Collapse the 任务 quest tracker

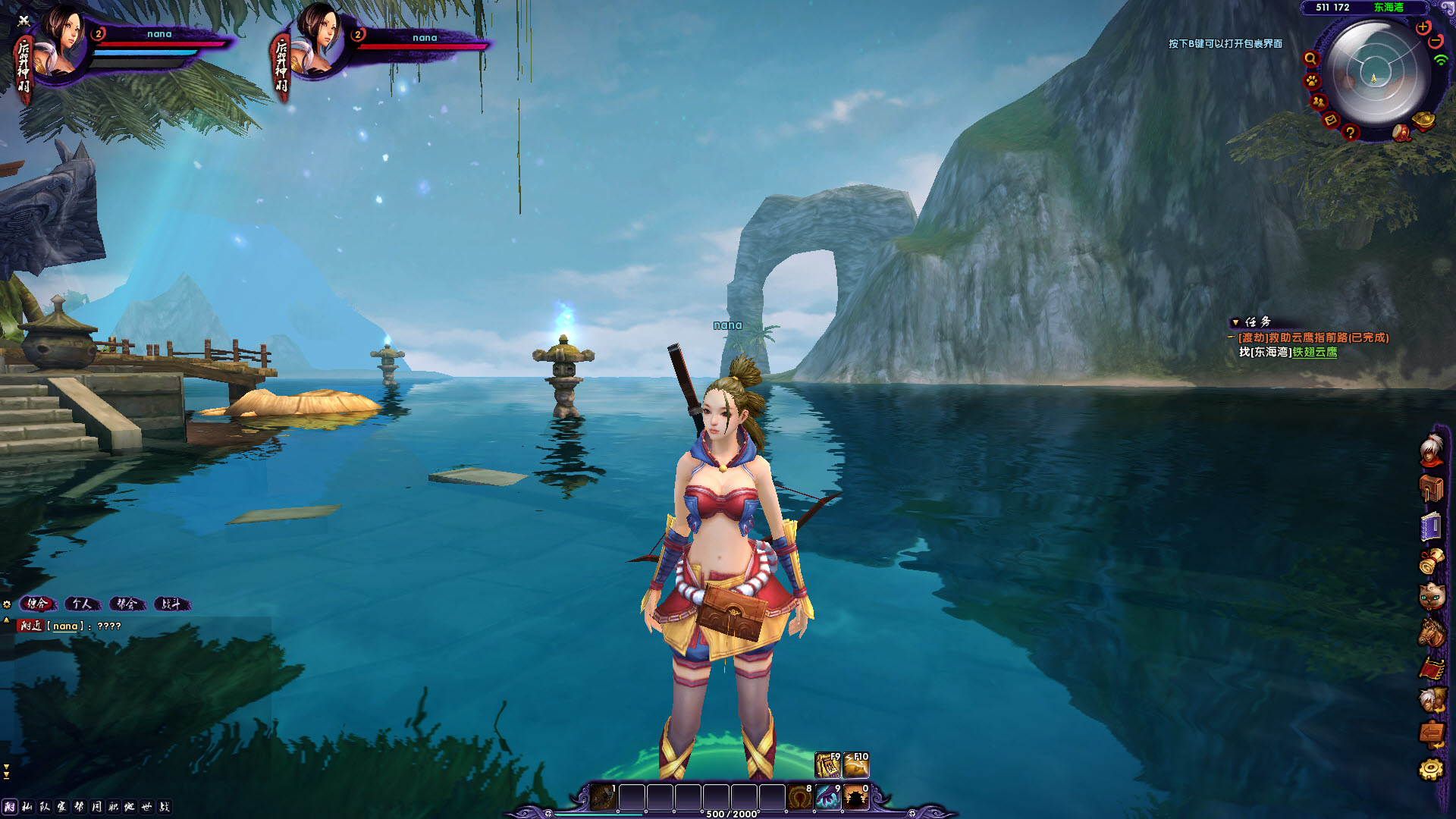coord(1235,322)
